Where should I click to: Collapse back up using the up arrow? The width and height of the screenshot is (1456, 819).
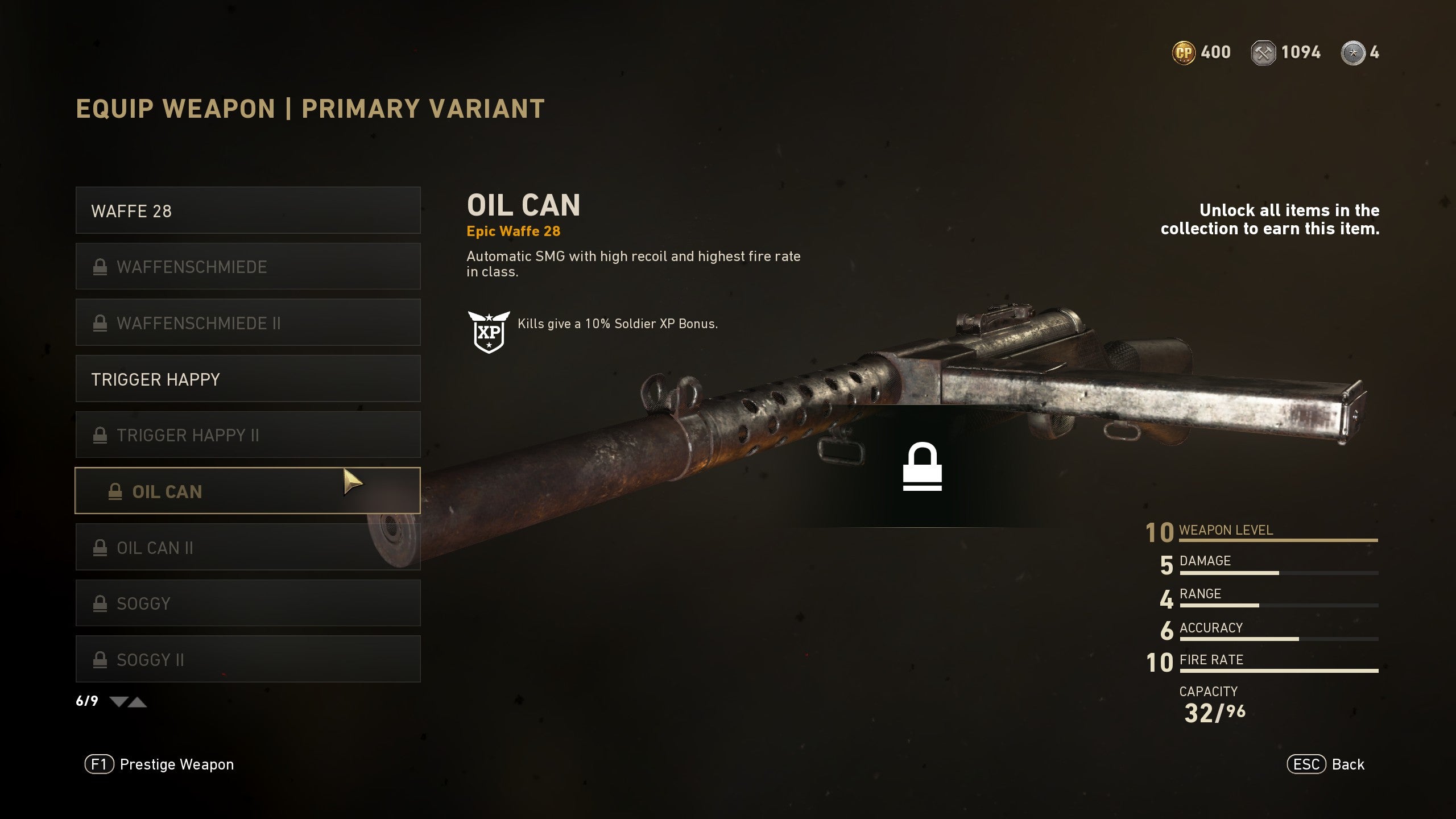pyautogui.click(x=138, y=702)
